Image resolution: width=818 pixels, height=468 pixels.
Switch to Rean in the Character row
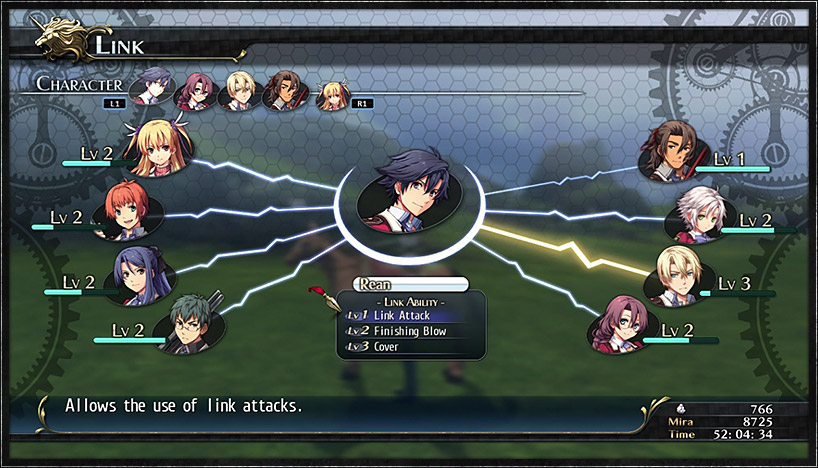[x=153, y=86]
